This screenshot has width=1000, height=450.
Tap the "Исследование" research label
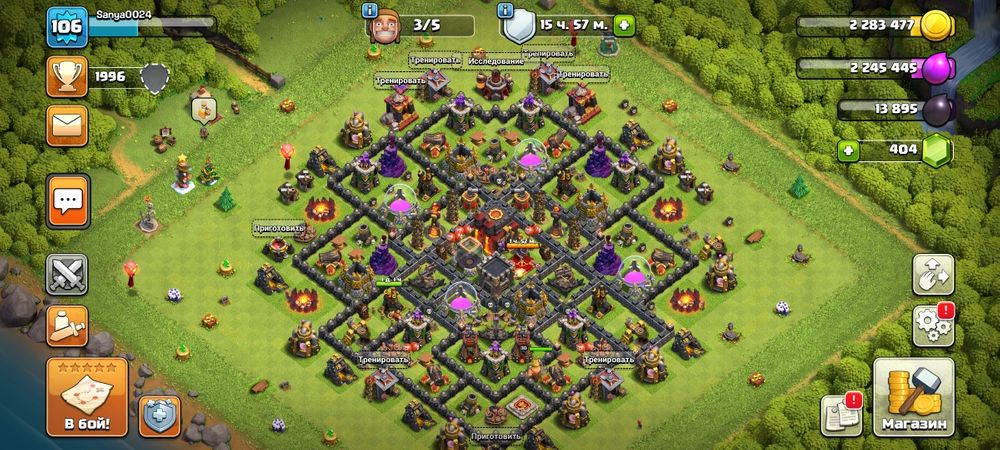point(496,61)
